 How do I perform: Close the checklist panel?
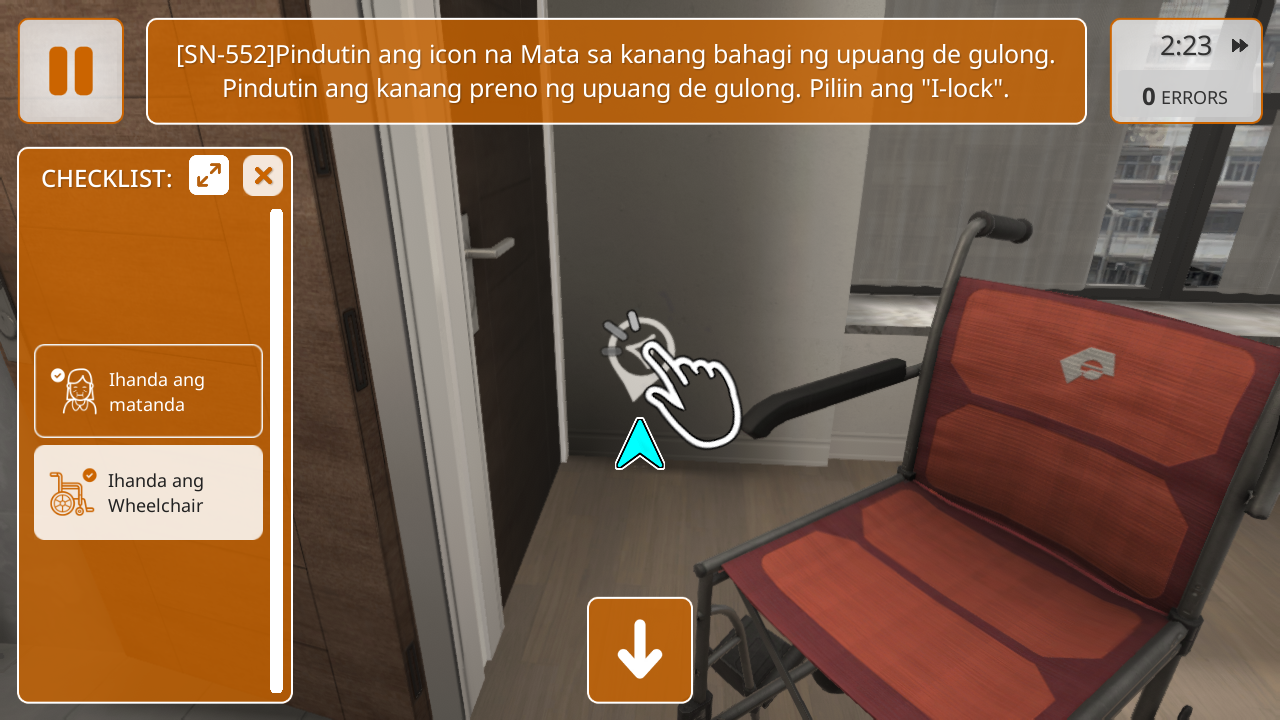(x=263, y=176)
